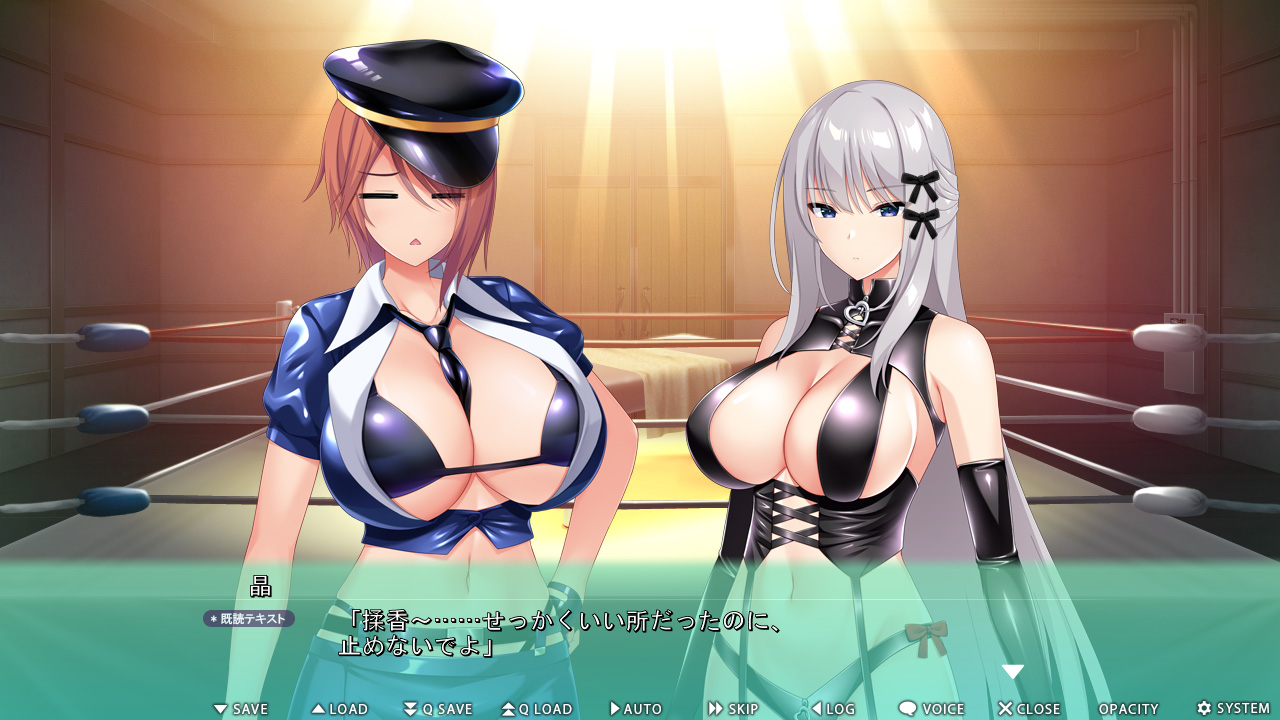Image resolution: width=1280 pixels, height=720 pixels.
Task: Replay the VOICE line
Action: [931, 709]
